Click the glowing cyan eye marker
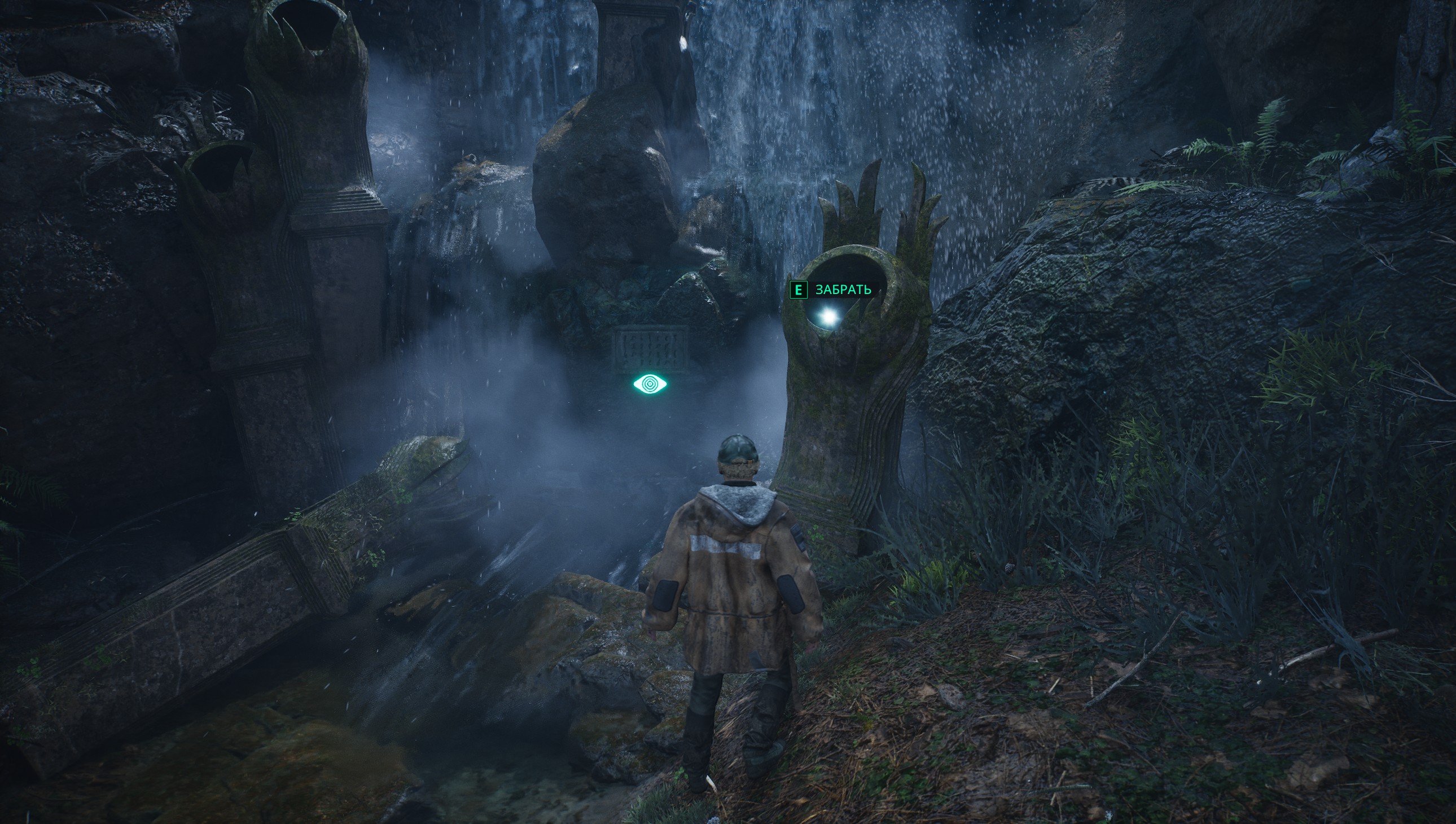1456x824 pixels. (650, 384)
